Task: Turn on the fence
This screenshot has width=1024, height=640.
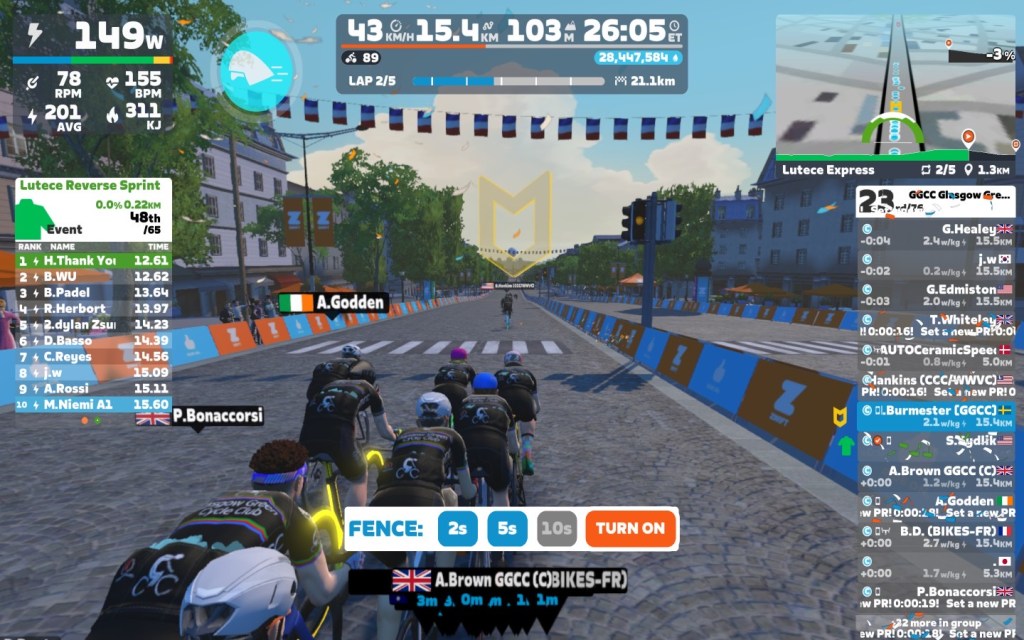Action: coord(631,528)
